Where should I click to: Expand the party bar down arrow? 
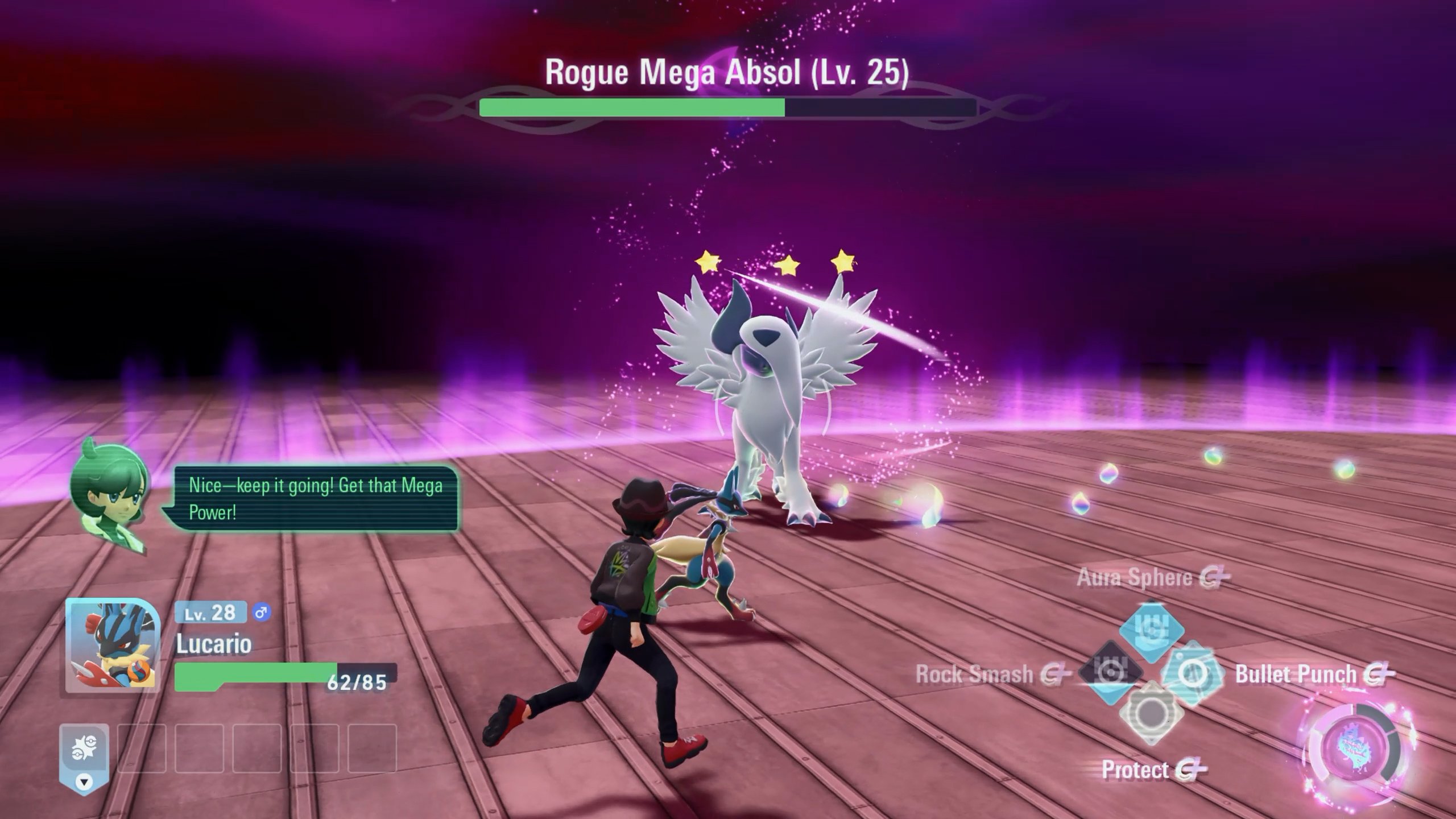(x=84, y=783)
